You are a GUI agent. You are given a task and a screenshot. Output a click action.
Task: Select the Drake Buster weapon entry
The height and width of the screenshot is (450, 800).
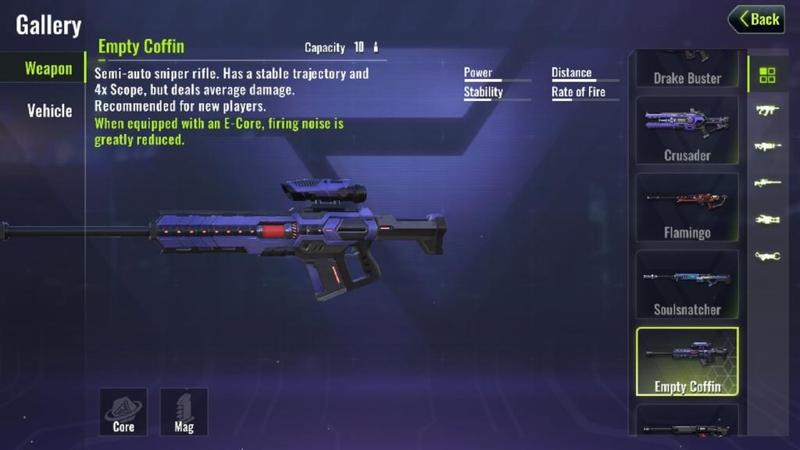point(687,71)
